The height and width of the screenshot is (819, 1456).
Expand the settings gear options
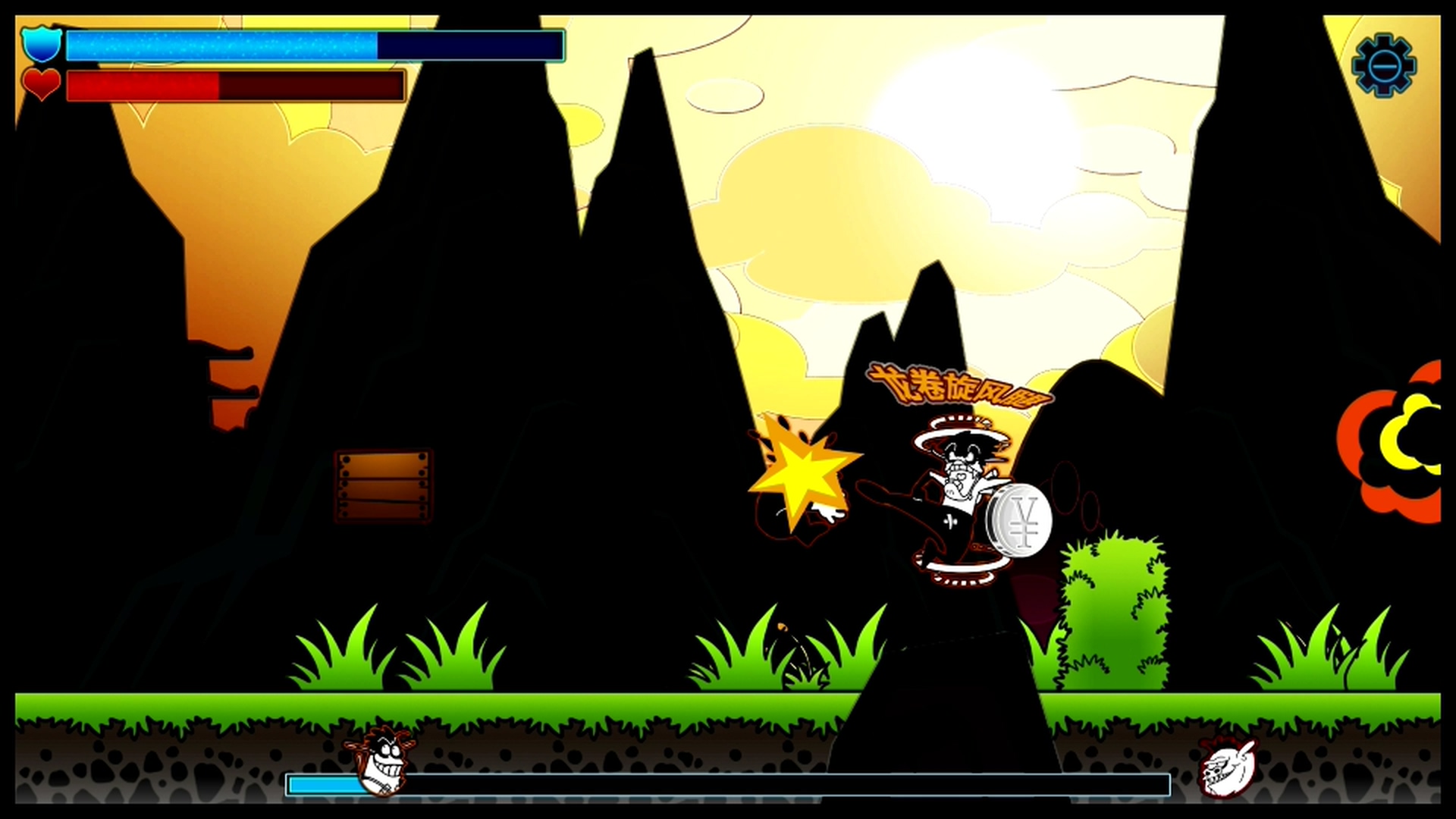tap(1382, 67)
